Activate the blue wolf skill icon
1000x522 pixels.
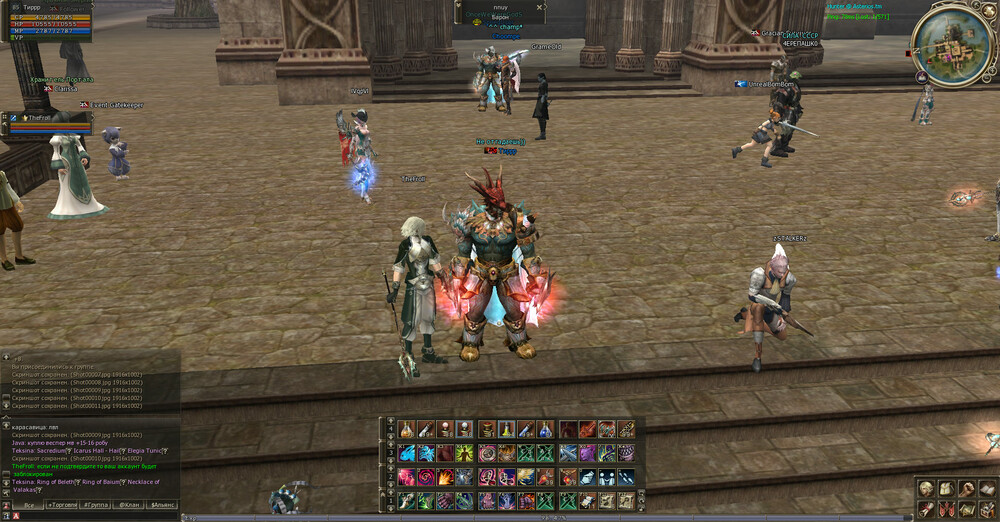[407, 453]
